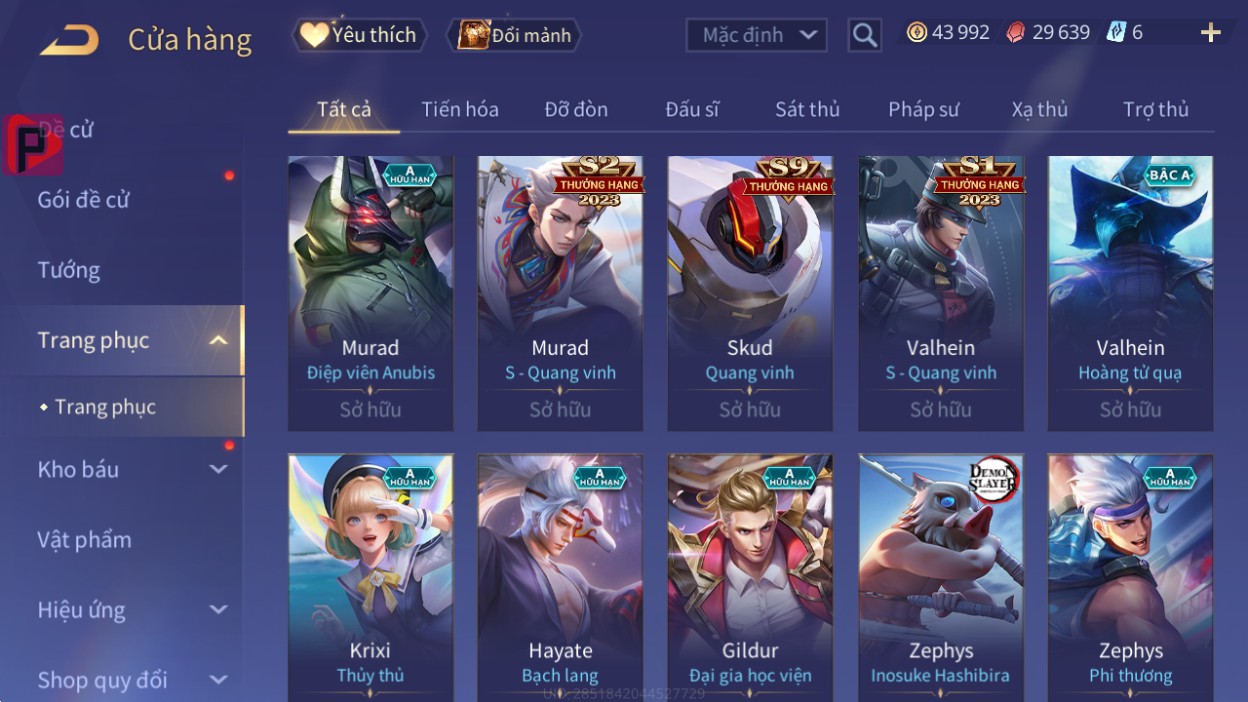1248x702 pixels.
Task: View the Krixi Thủy thủ skin card
Action: click(x=370, y=578)
